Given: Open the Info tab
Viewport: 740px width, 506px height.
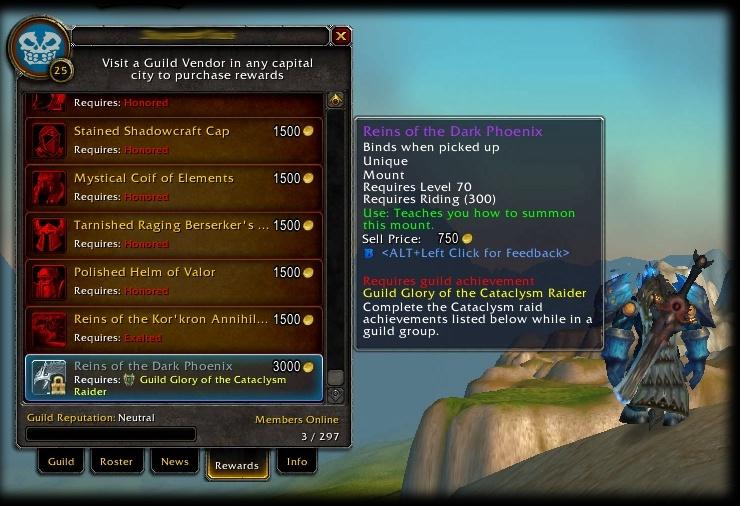Looking at the screenshot, I should 297,462.
